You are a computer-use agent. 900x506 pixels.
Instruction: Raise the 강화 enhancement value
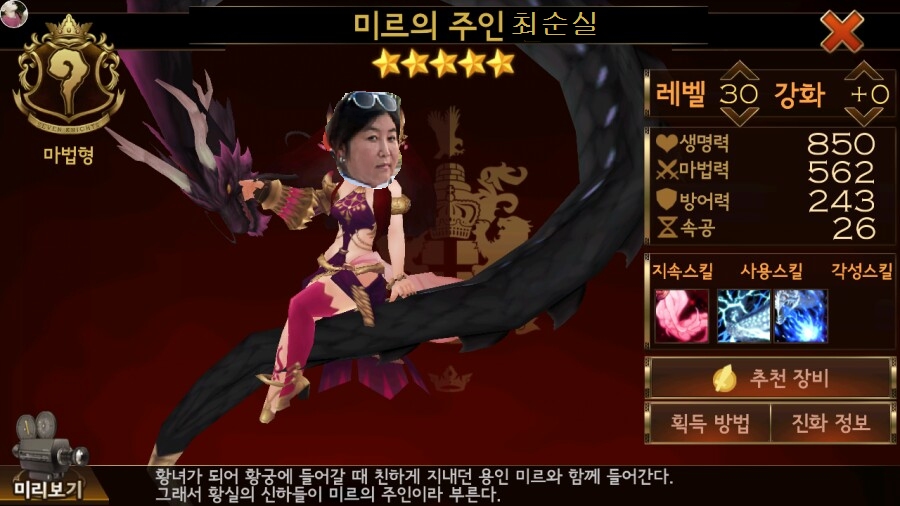click(866, 74)
